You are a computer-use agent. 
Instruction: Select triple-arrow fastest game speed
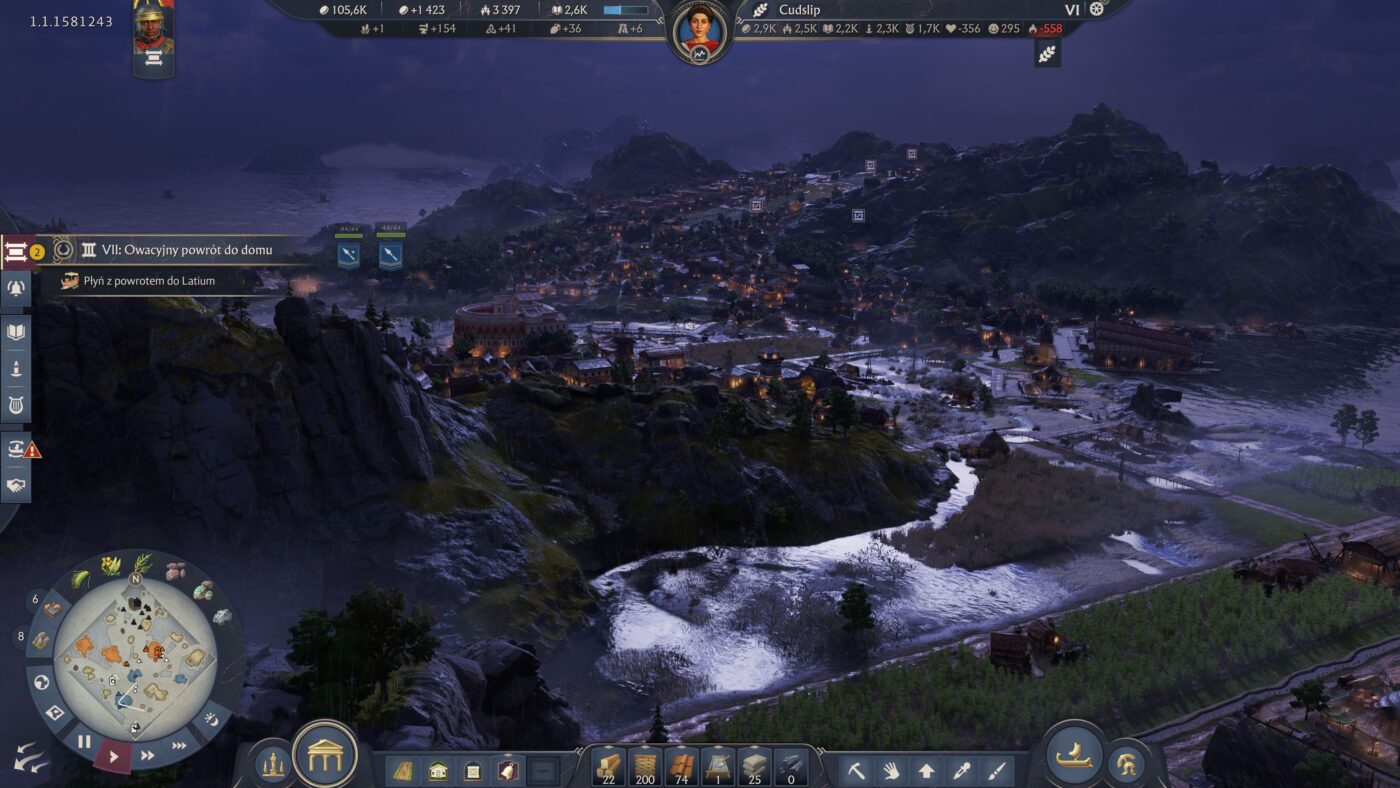(x=179, y=745)
